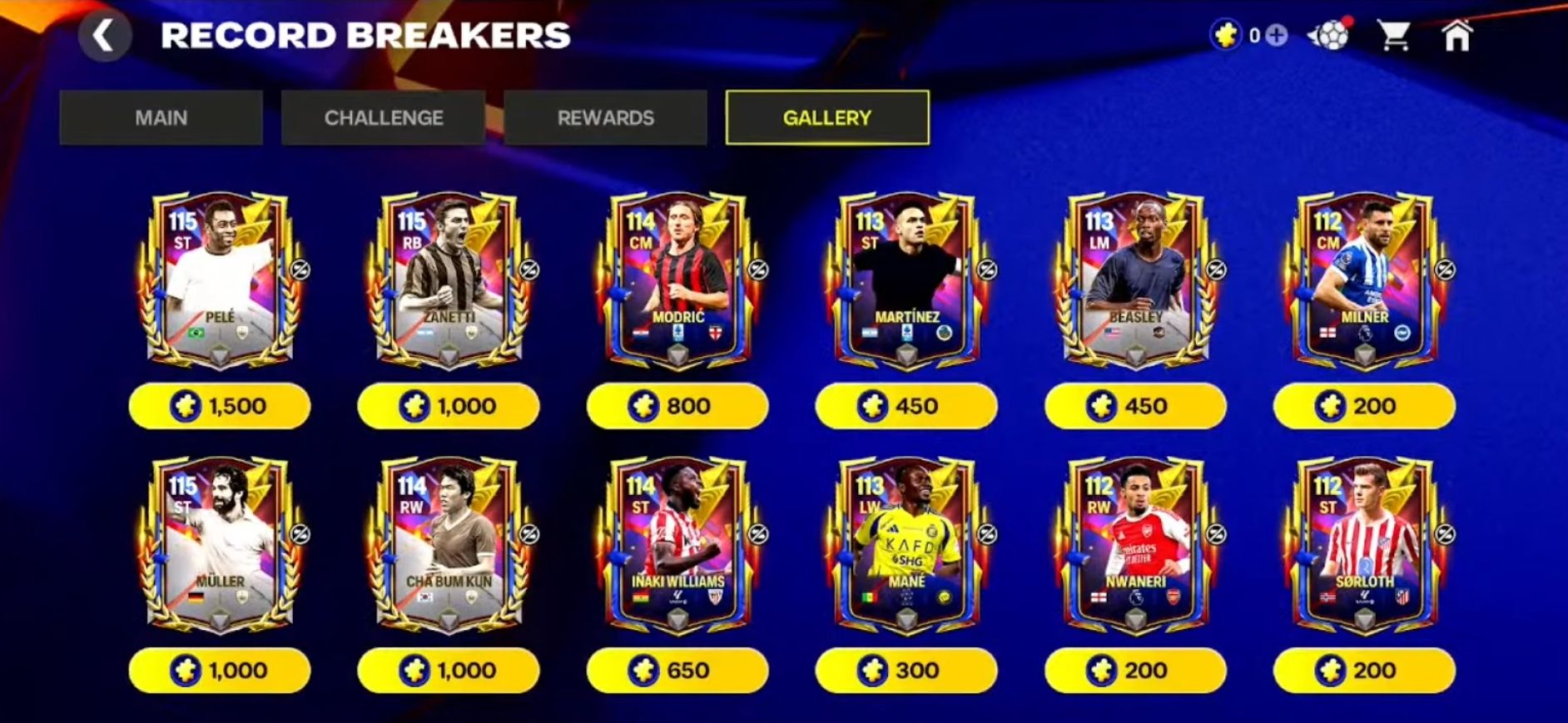Select the Sørloth 112 ST card

[x=1365, y=545]
